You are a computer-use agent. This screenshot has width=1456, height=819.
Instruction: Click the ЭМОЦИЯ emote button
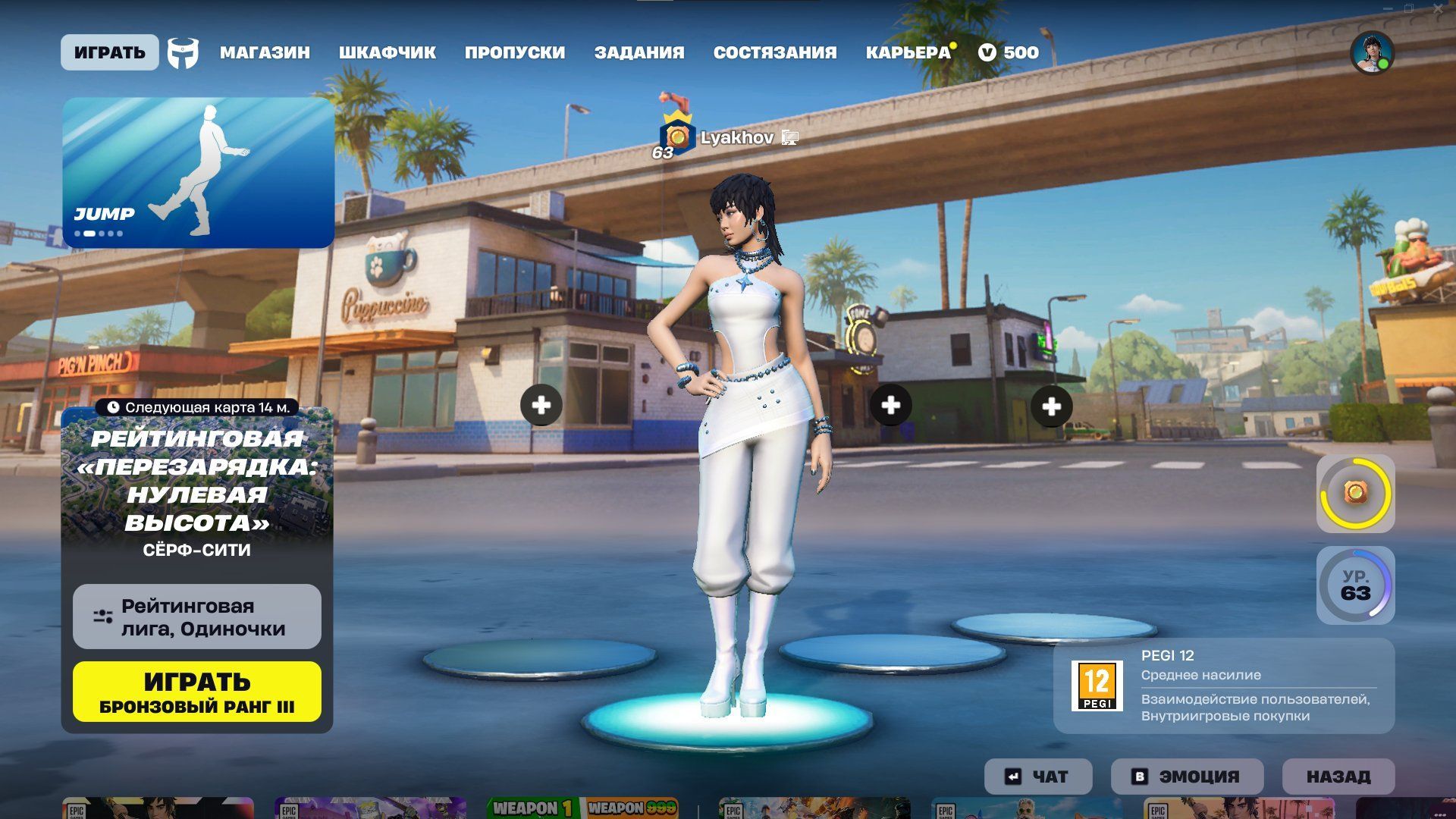click(1187, 777)
